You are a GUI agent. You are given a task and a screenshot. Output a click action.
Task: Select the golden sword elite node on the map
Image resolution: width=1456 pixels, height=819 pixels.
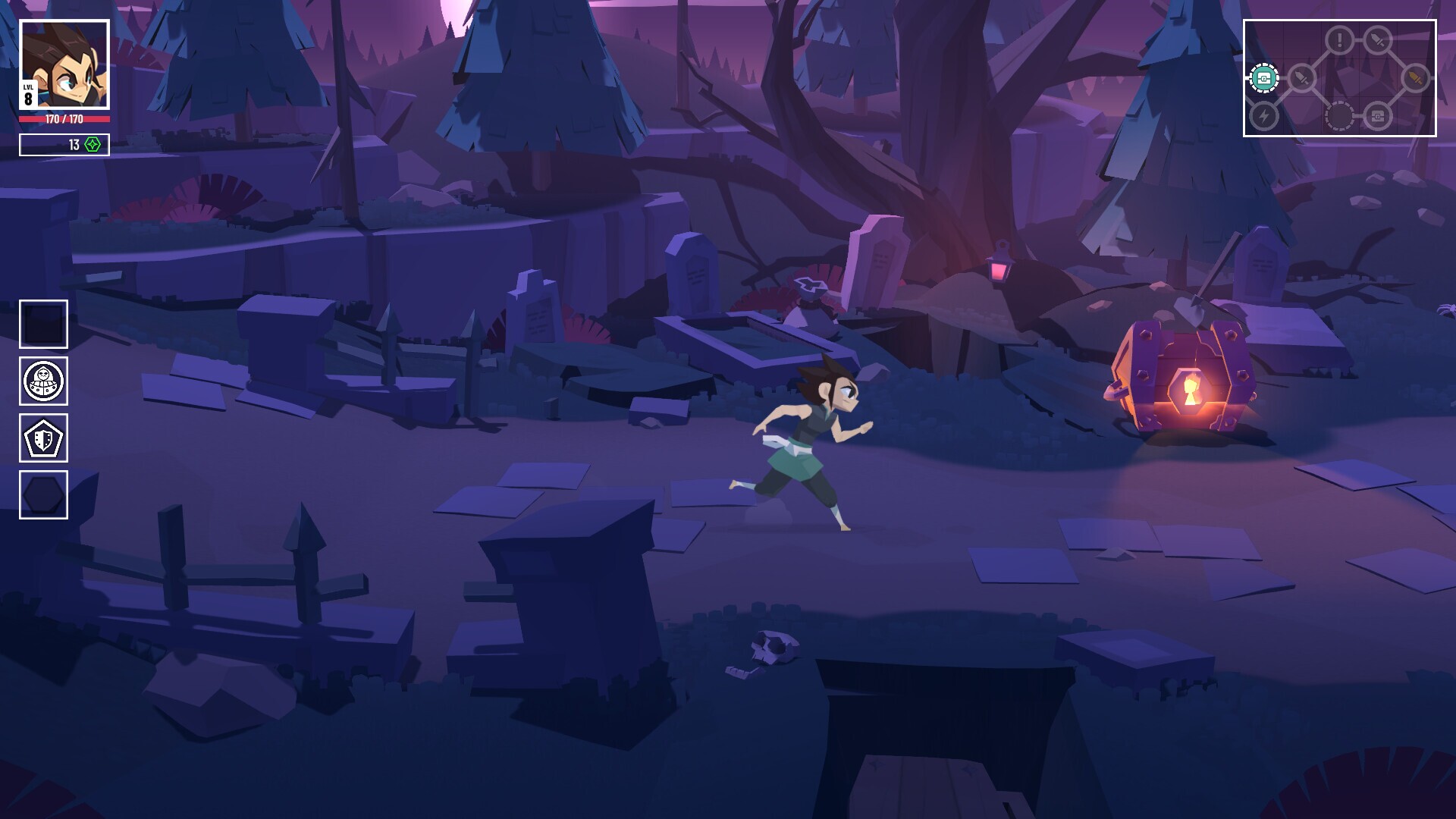[x=1417, y=77]
